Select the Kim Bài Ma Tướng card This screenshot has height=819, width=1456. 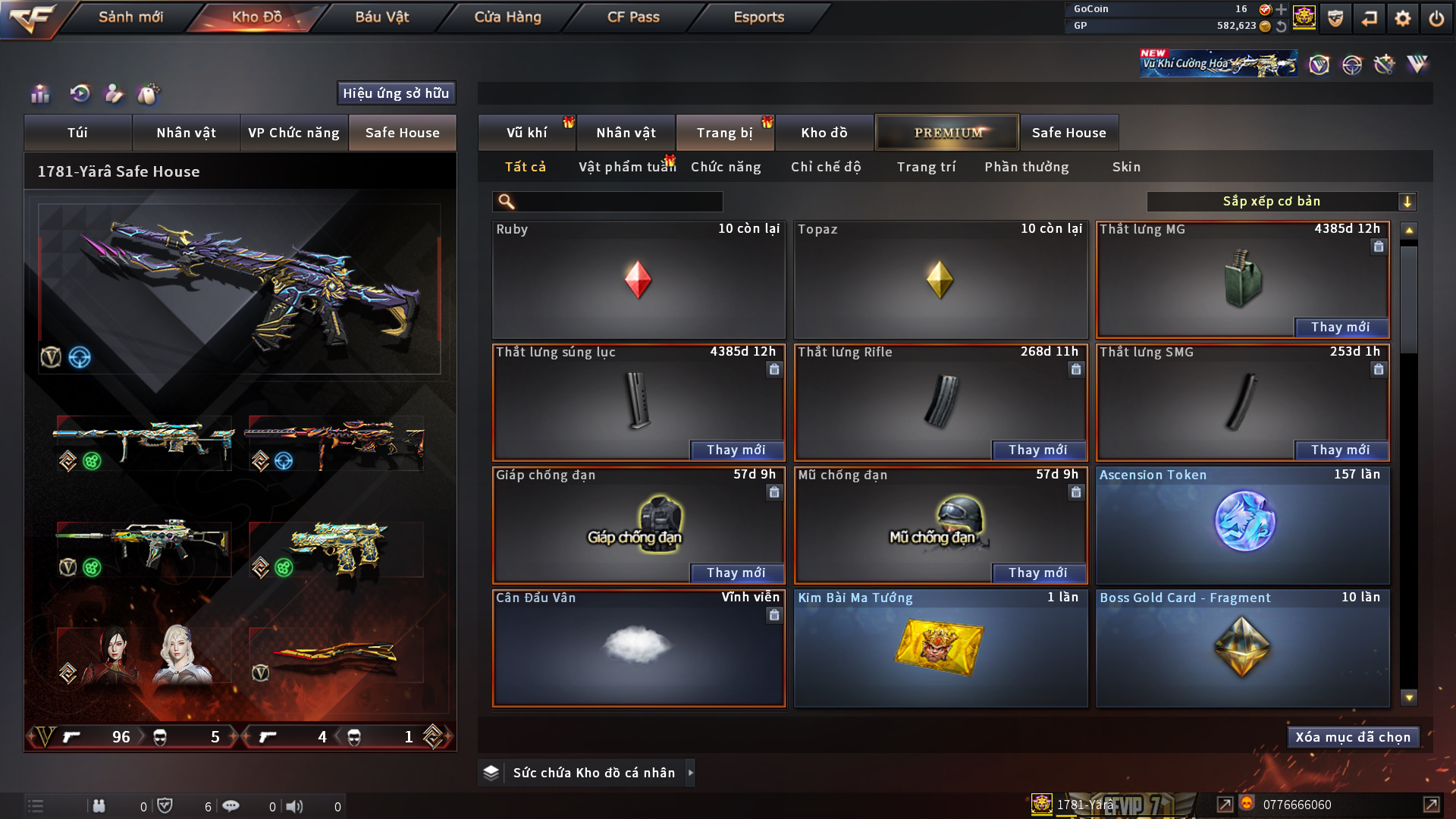(x=940, y=648)
